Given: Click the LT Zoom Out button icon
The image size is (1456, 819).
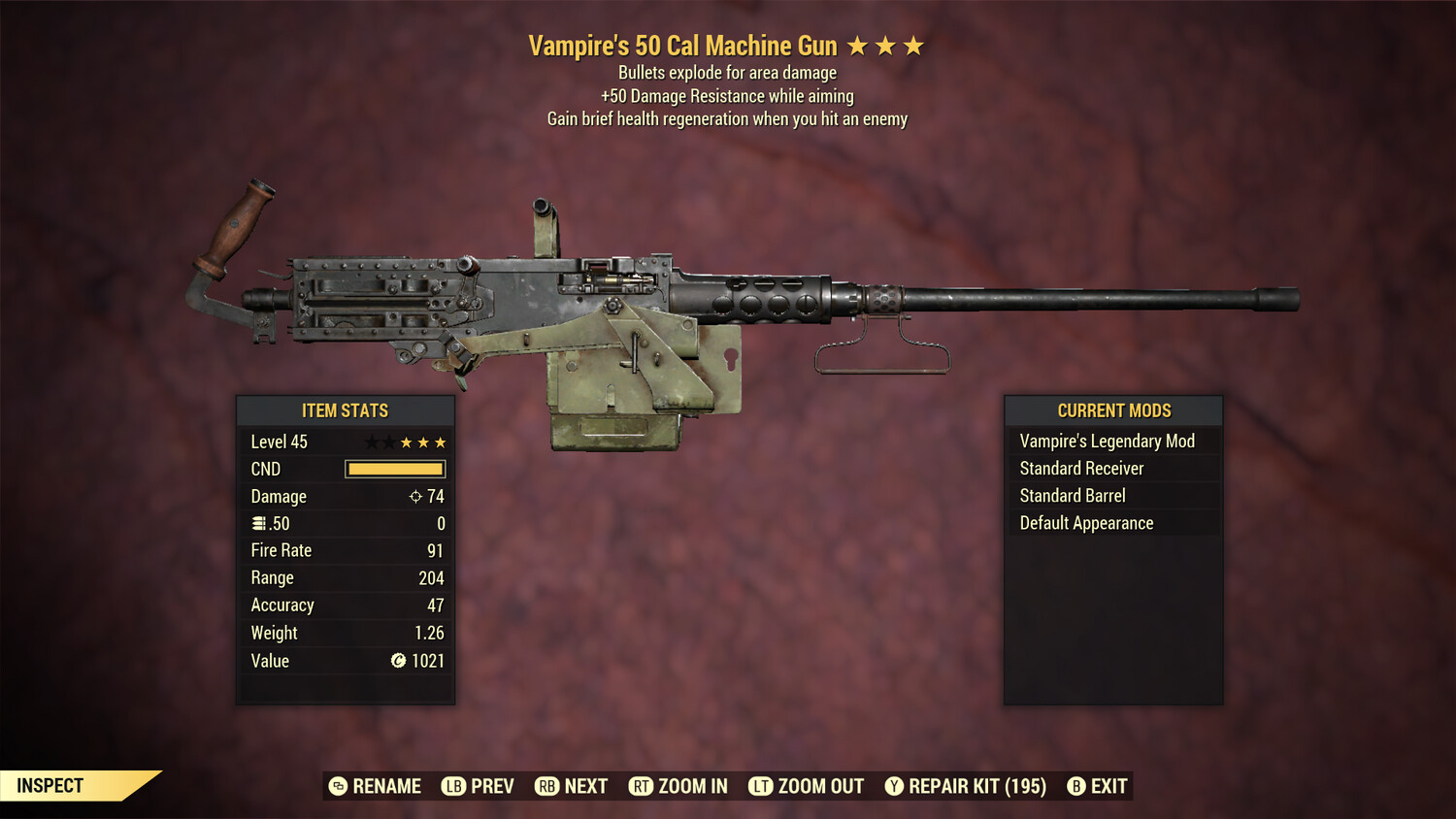Looking at the screenshot, I should 762,786.
